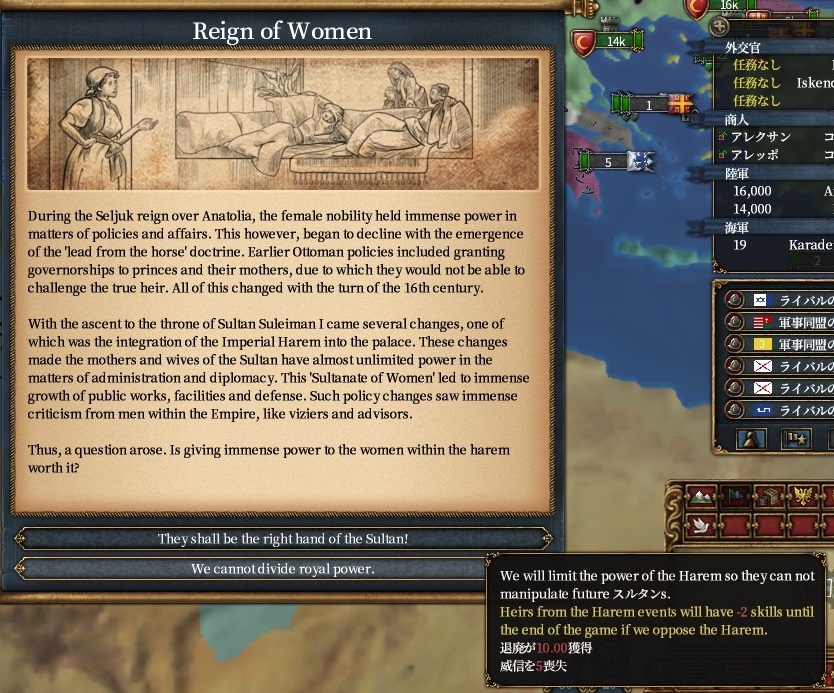Viewport: 834px width, 693px height.
Task: Switch to the golden eagle map mode
Action: [800, 496]
